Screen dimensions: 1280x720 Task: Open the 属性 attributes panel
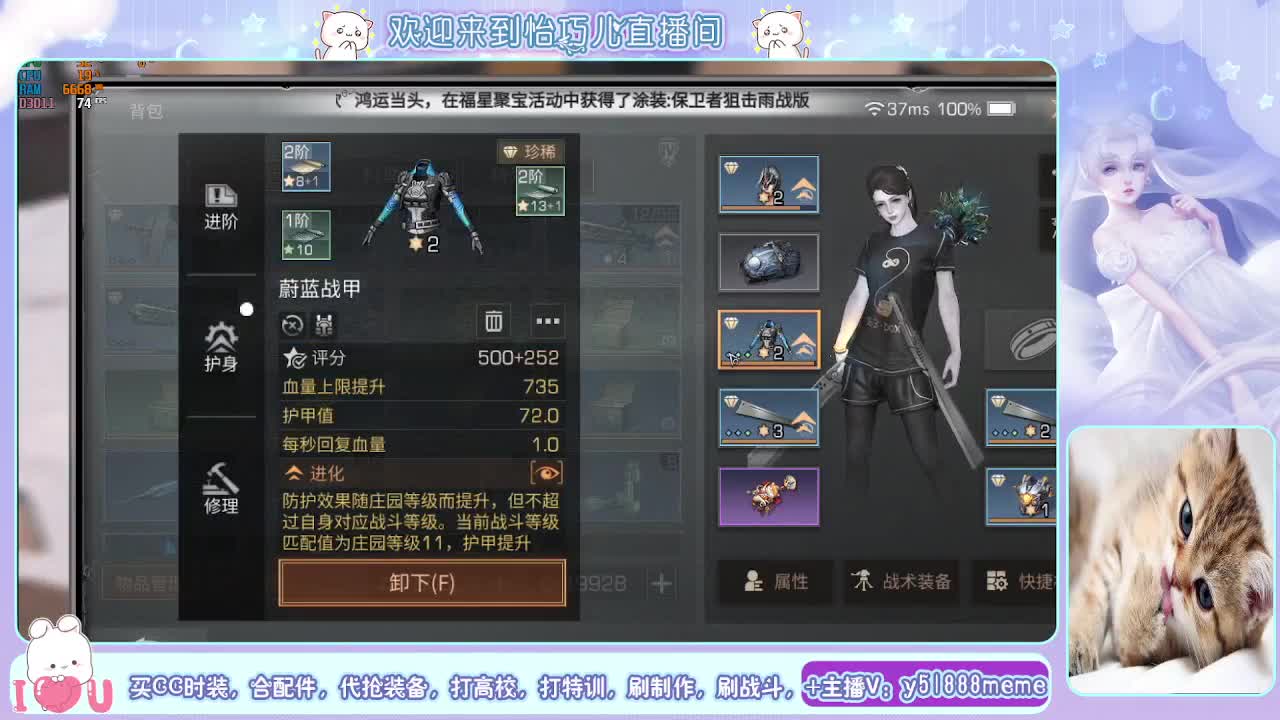778,580
